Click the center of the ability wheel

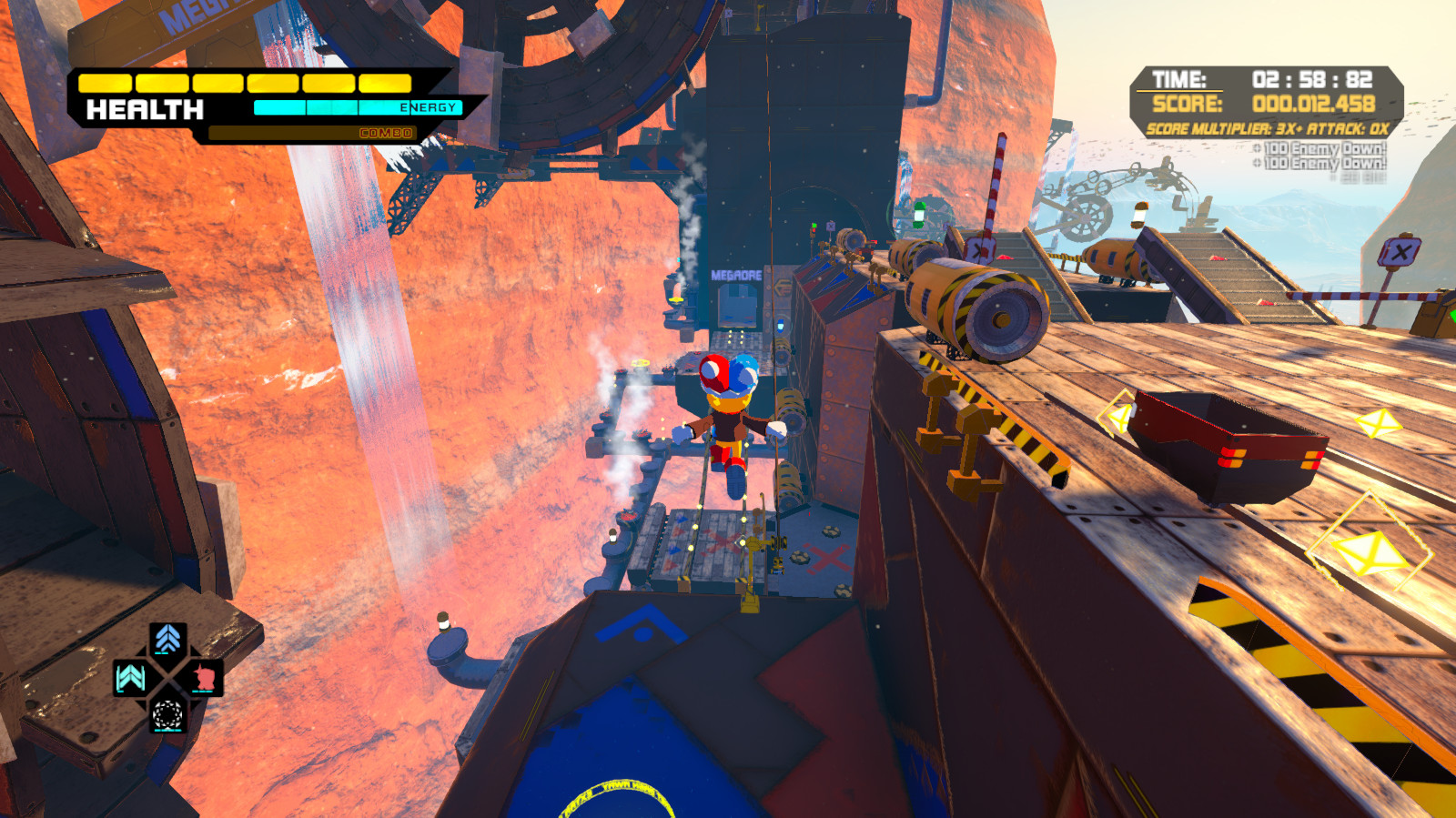tap(167, 676)
